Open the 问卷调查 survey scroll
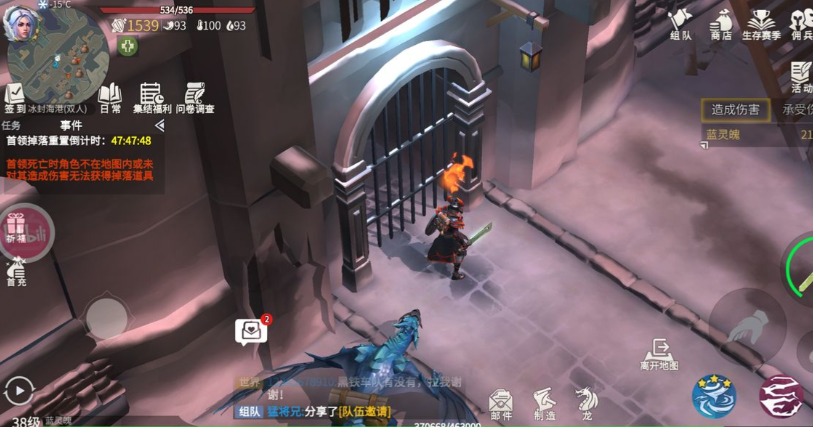The width and height of the screenshot is (813, 427). pos(195,97)
